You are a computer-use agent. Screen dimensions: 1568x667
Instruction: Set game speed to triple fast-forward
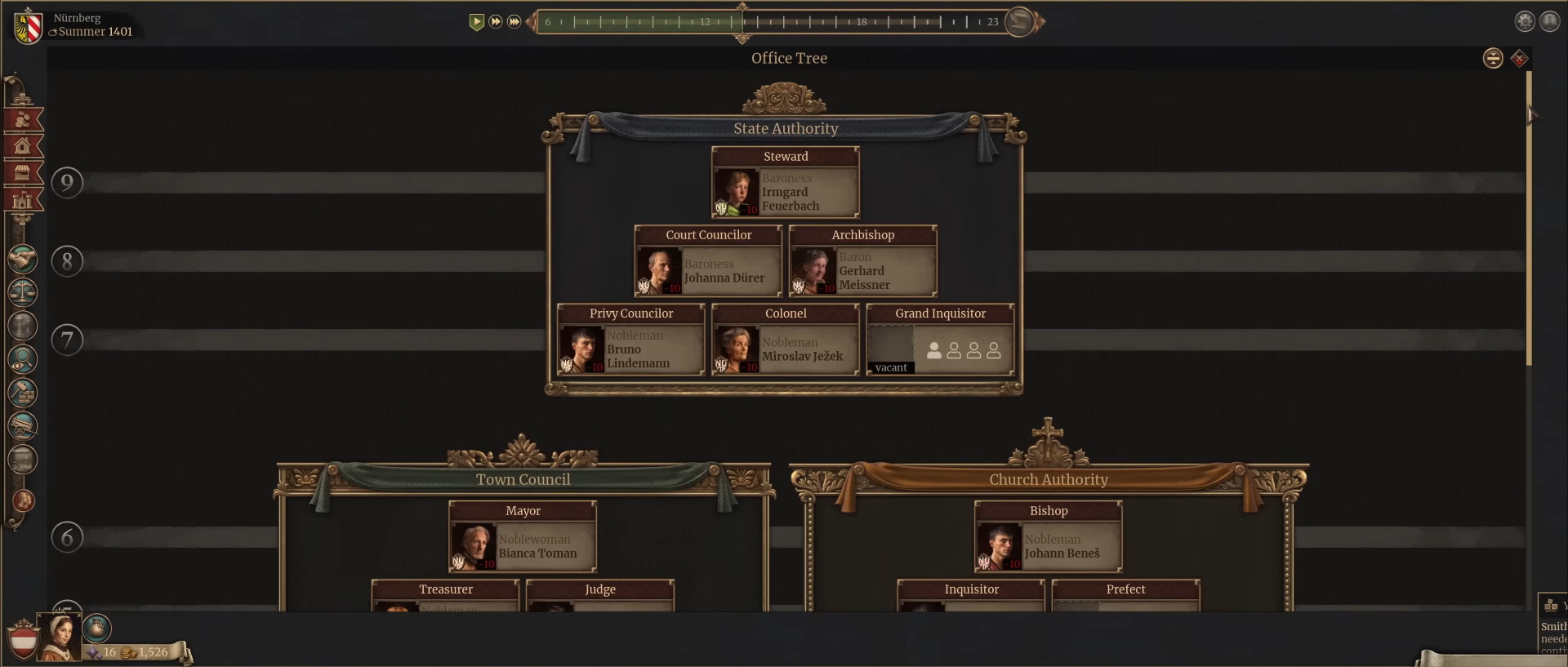[x=514, y=22]
